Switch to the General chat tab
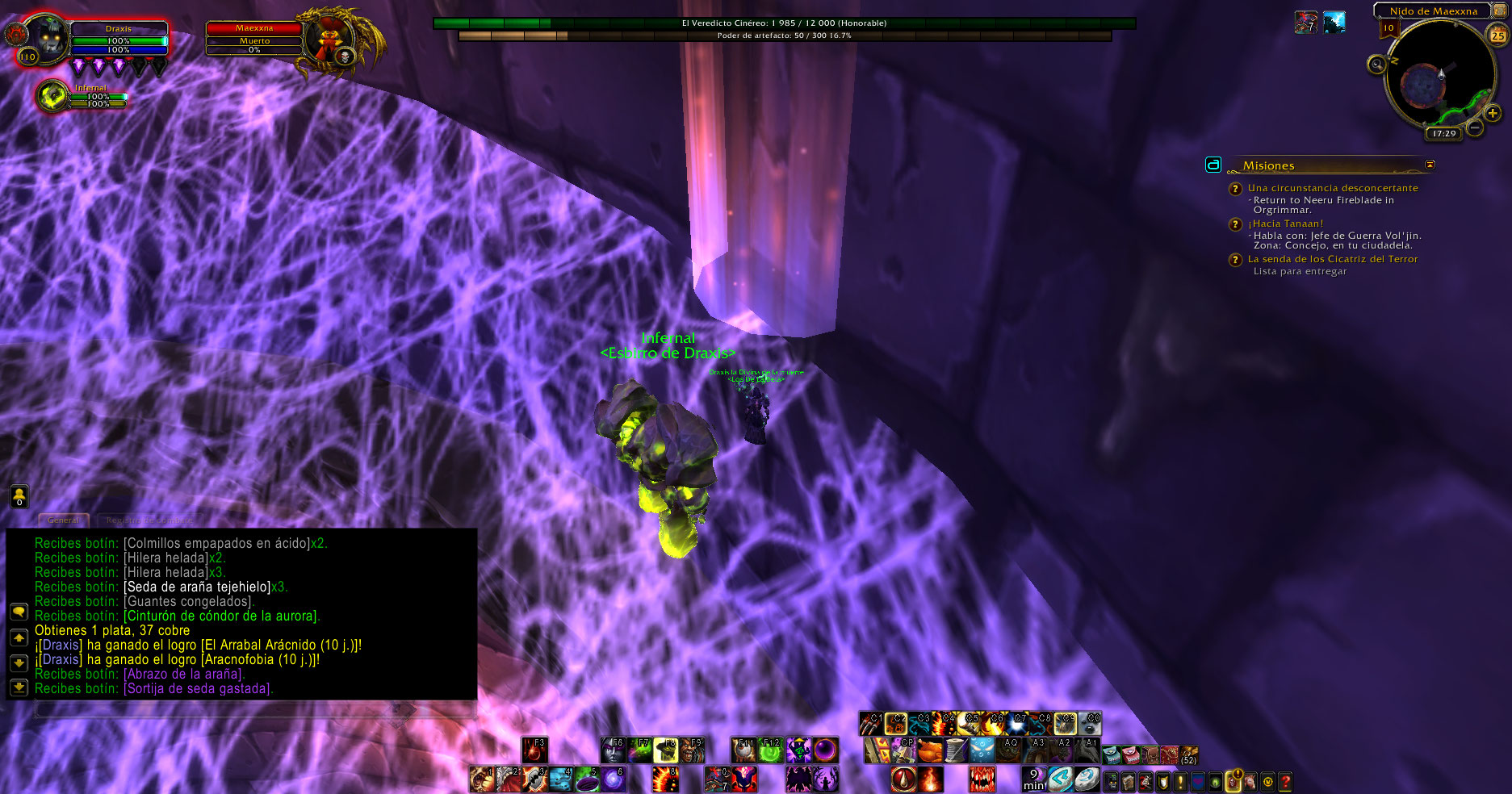Viewport: 1512px width, 794px height. tap(63, 520)
